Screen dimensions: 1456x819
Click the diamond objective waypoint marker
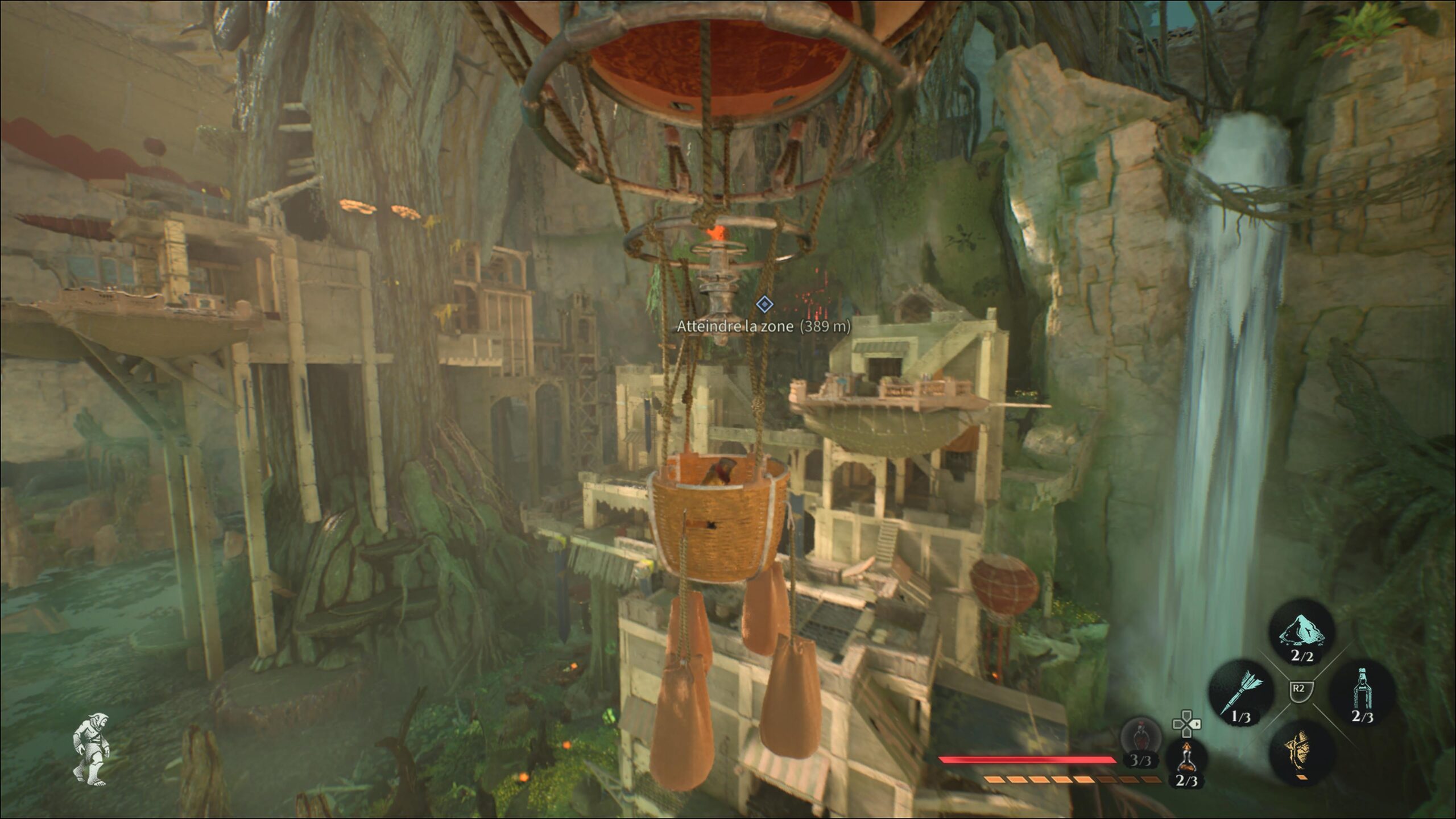pos(764,305)
